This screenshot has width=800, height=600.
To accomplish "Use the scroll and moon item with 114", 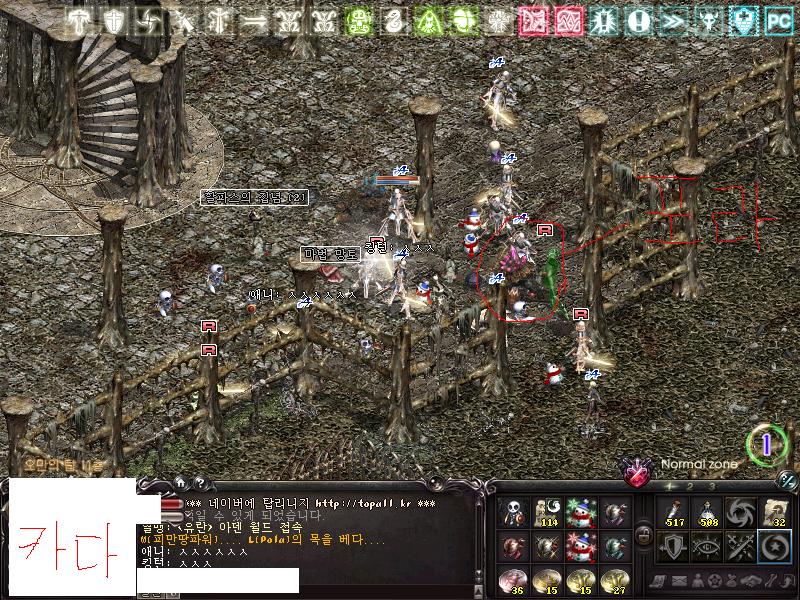I will [x=548, y=512].
